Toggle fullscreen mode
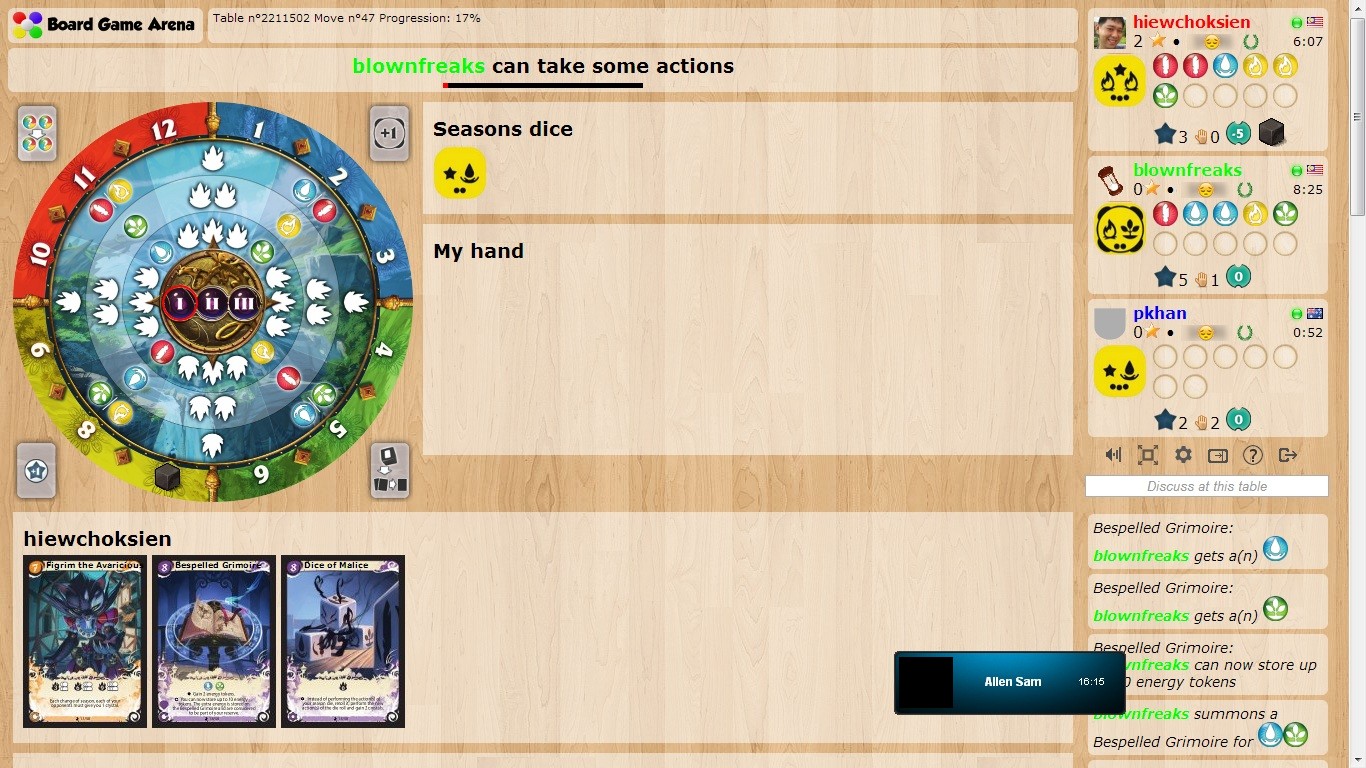 coord(1147,455)
